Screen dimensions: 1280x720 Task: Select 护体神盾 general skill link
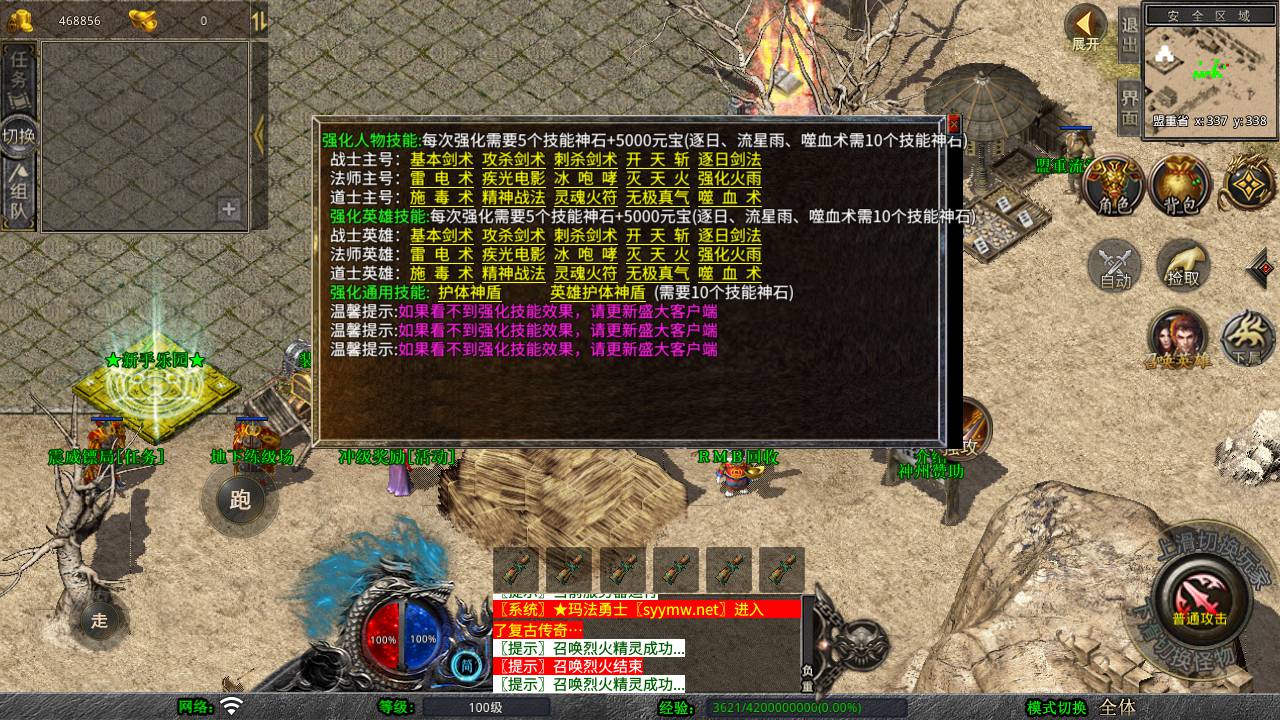point(469,292)
